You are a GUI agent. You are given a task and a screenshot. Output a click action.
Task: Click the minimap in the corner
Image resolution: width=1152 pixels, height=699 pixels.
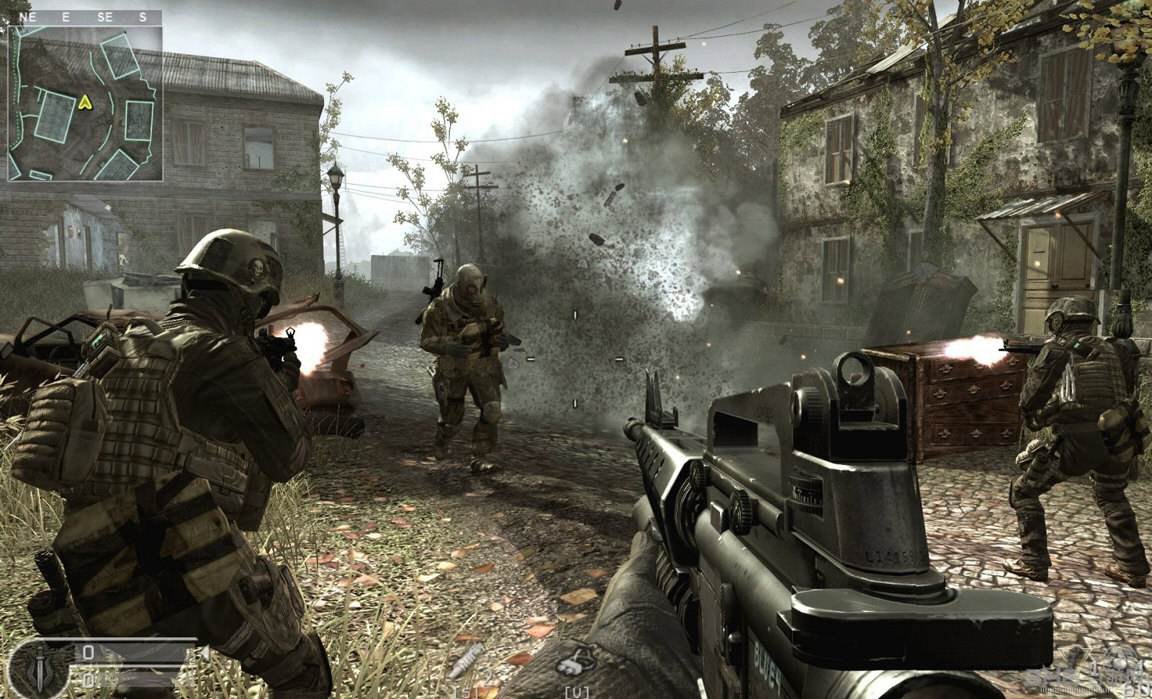pyautogui.click(x=85, y=103)
